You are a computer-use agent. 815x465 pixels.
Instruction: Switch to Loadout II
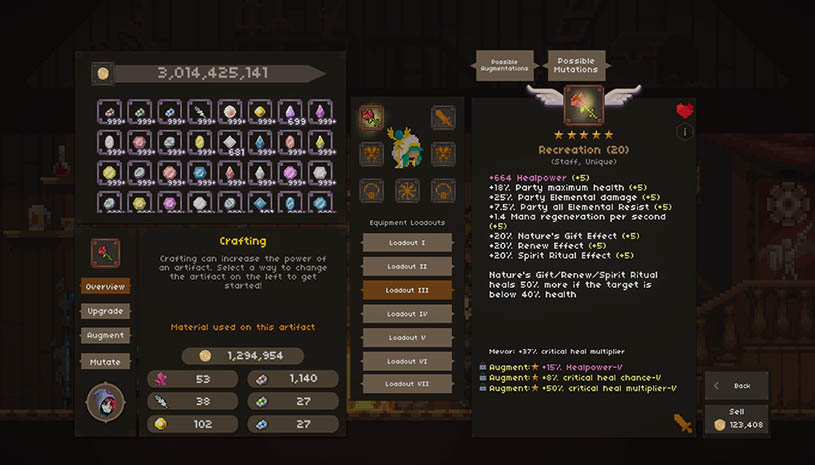(x=407, y=267)
